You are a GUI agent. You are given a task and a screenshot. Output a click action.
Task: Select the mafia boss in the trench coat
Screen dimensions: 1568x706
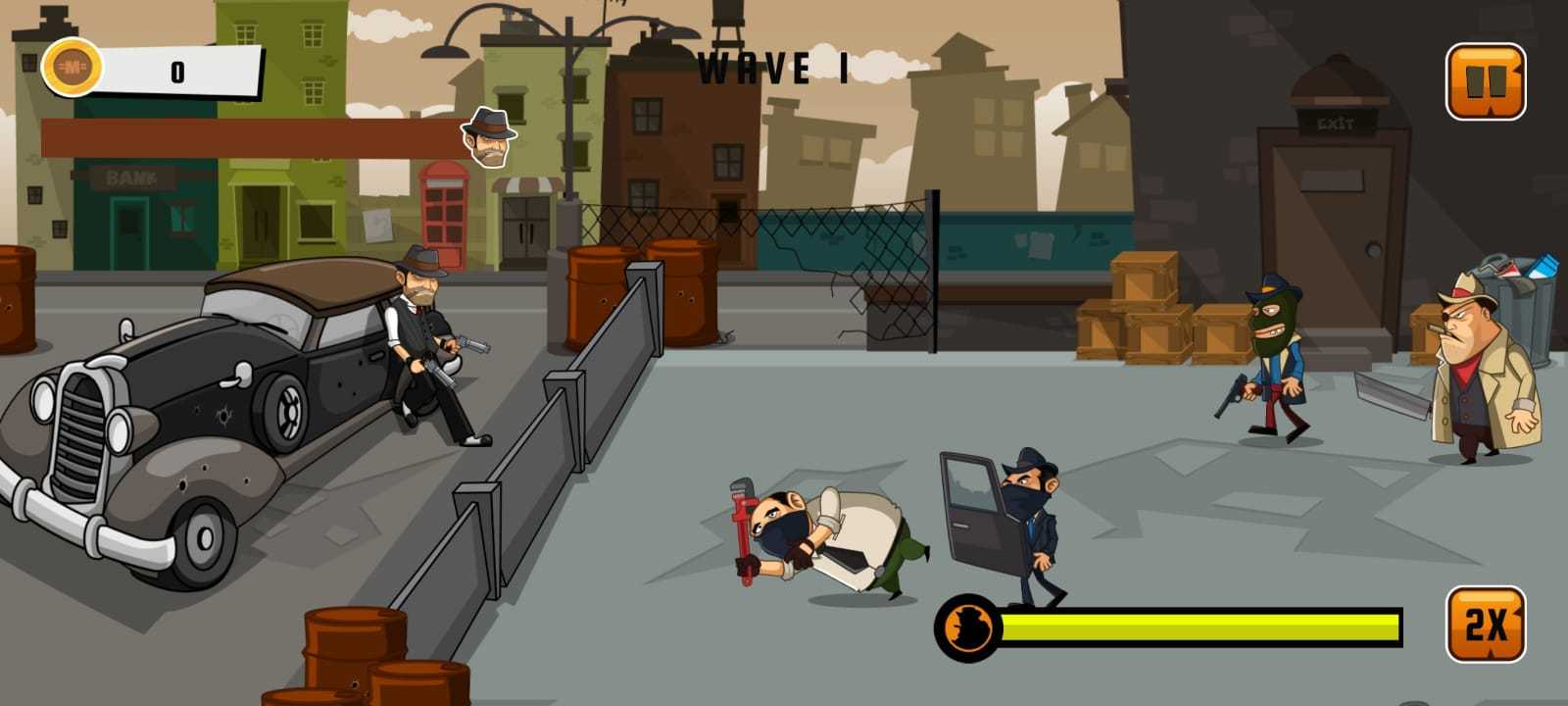pyautogui.click(x=1475, y=382)
